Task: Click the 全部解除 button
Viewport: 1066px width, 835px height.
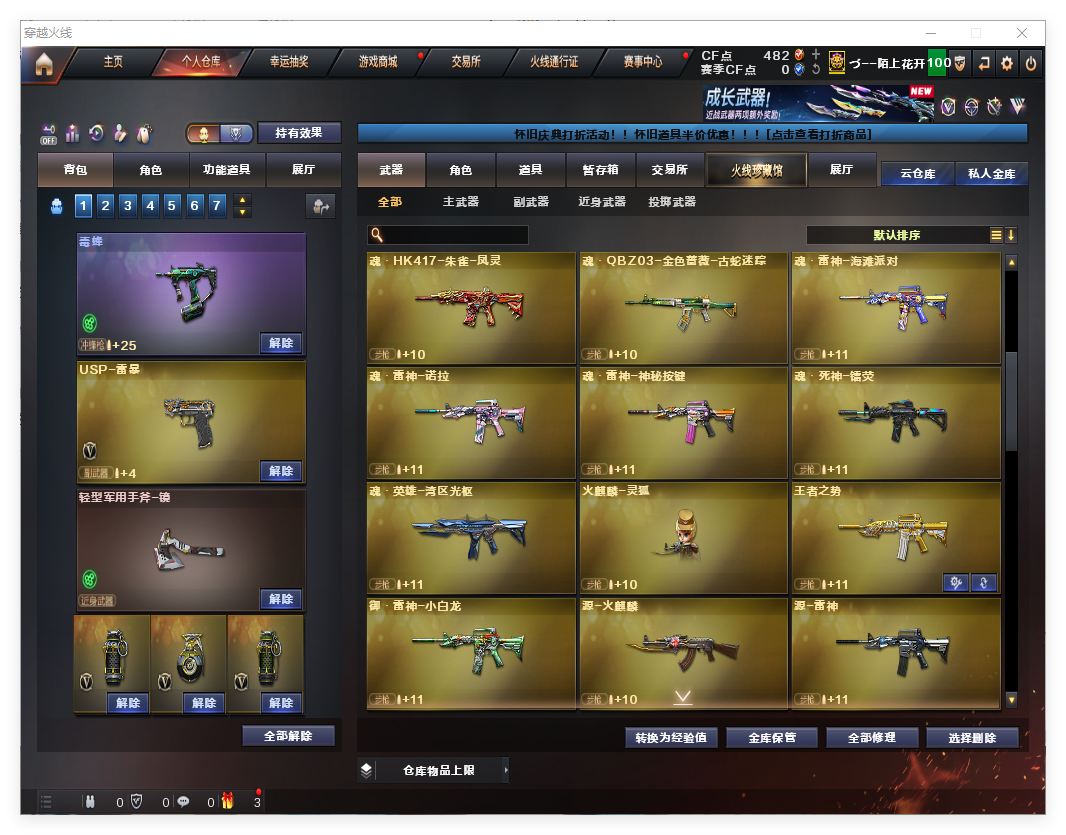Action: (x=288, y=736)
